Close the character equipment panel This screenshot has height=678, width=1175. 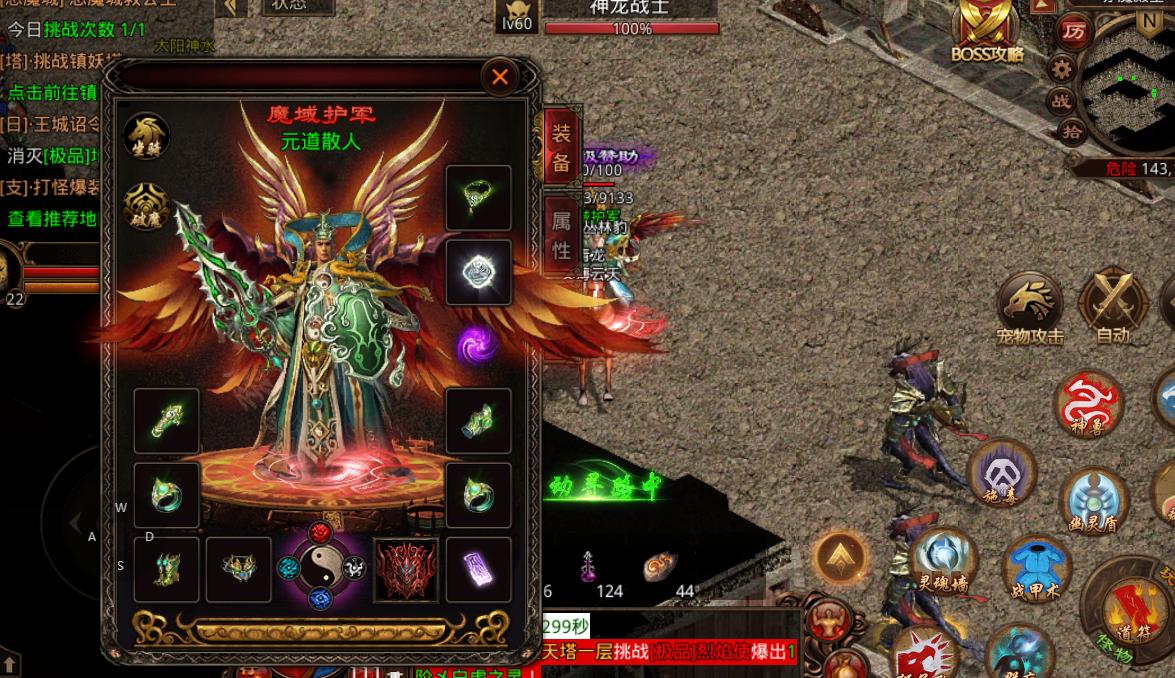(x=500, y=77)
